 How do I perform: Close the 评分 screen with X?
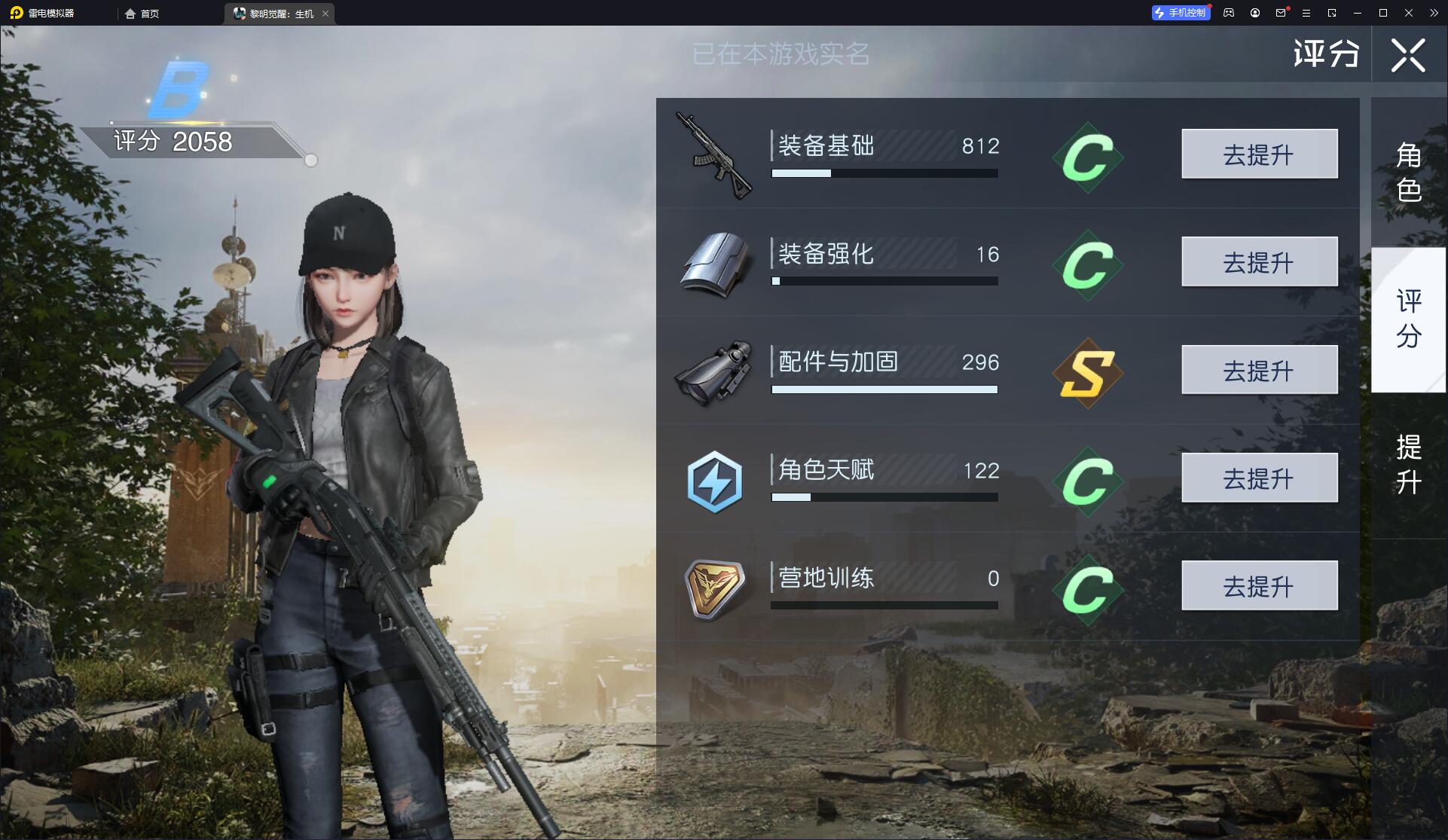[x=1407, y=55]
